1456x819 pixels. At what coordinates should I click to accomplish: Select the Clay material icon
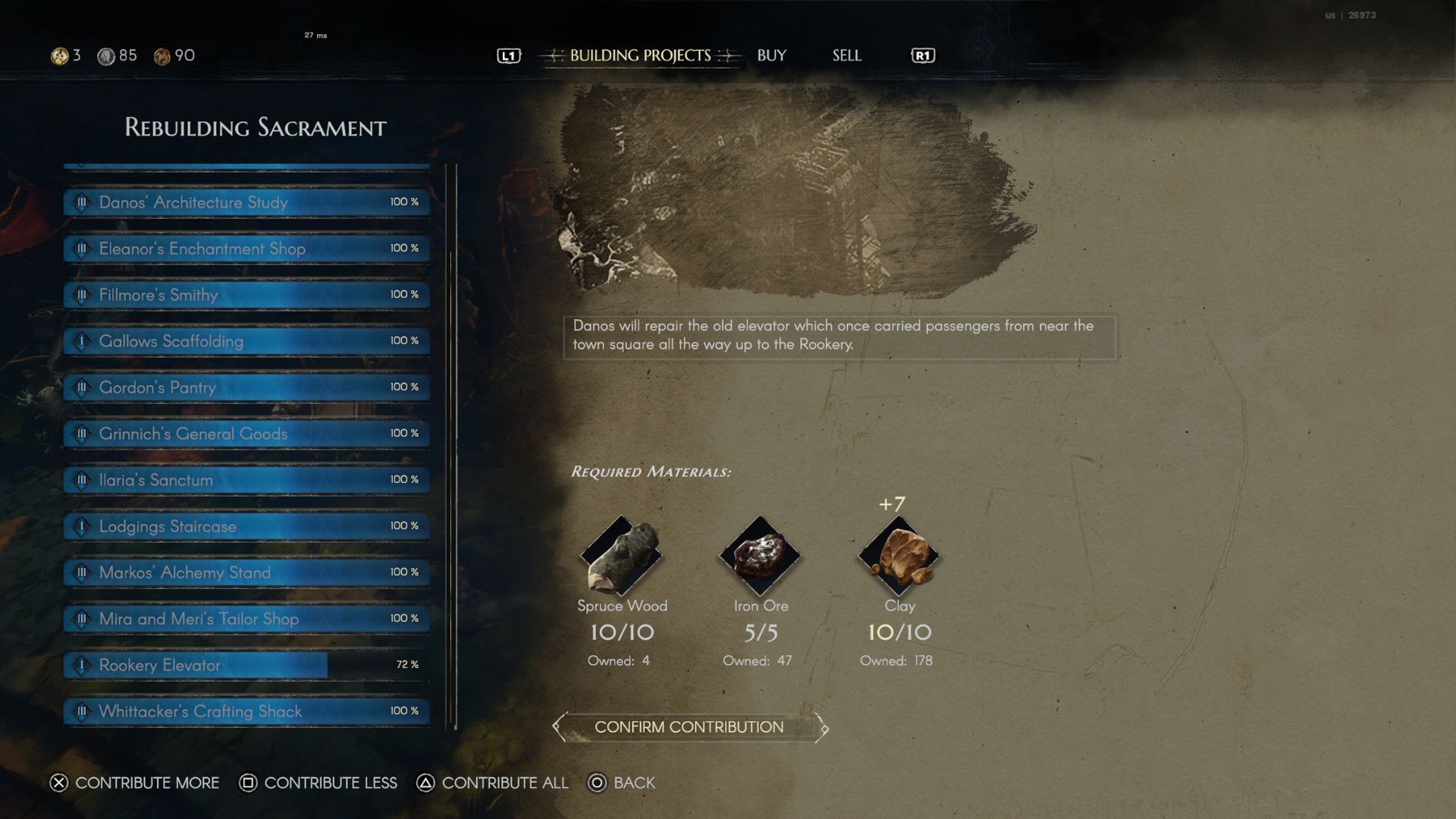[899, 556]
